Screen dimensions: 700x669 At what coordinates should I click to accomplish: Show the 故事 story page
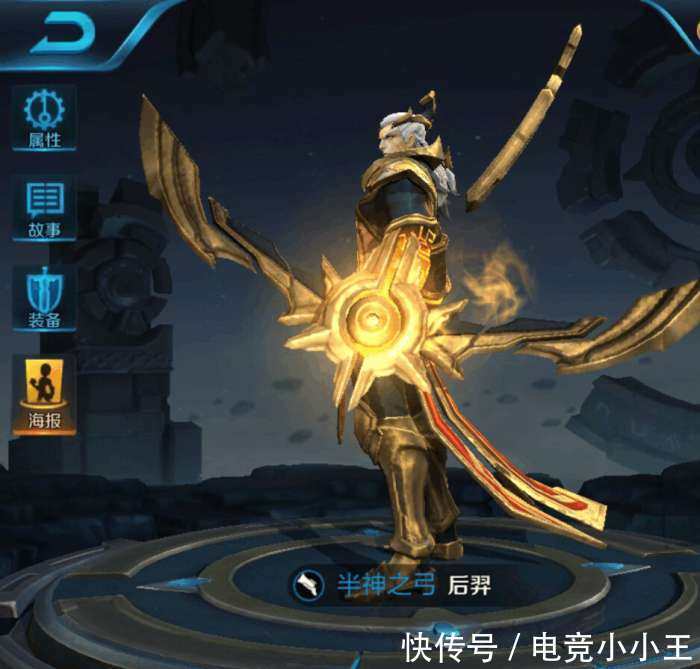(44, 208)
